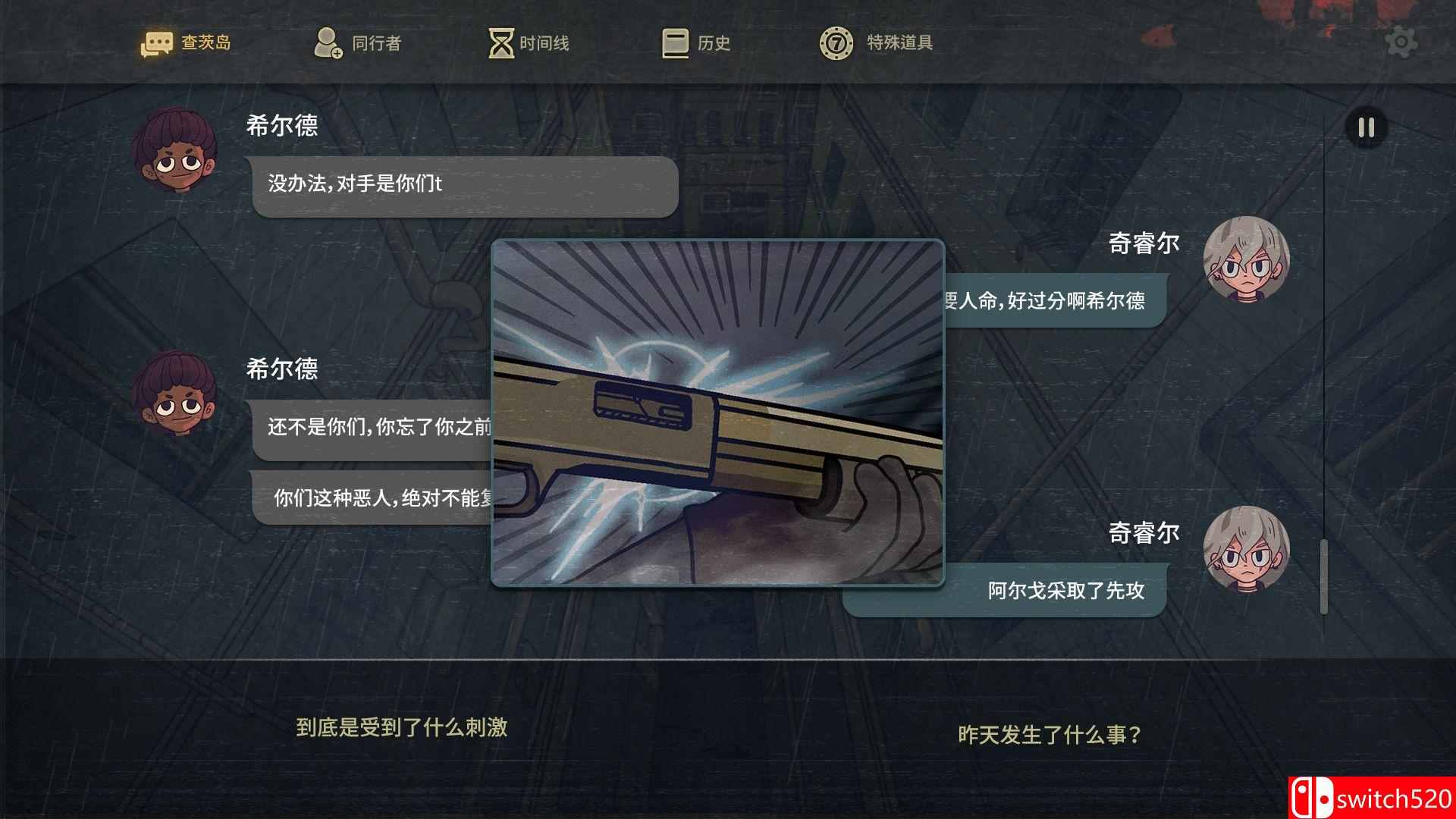The image size is (1456, 819).
Task: Open the 时间线 hourglass timeline icon
Action: tap(500, 43)
